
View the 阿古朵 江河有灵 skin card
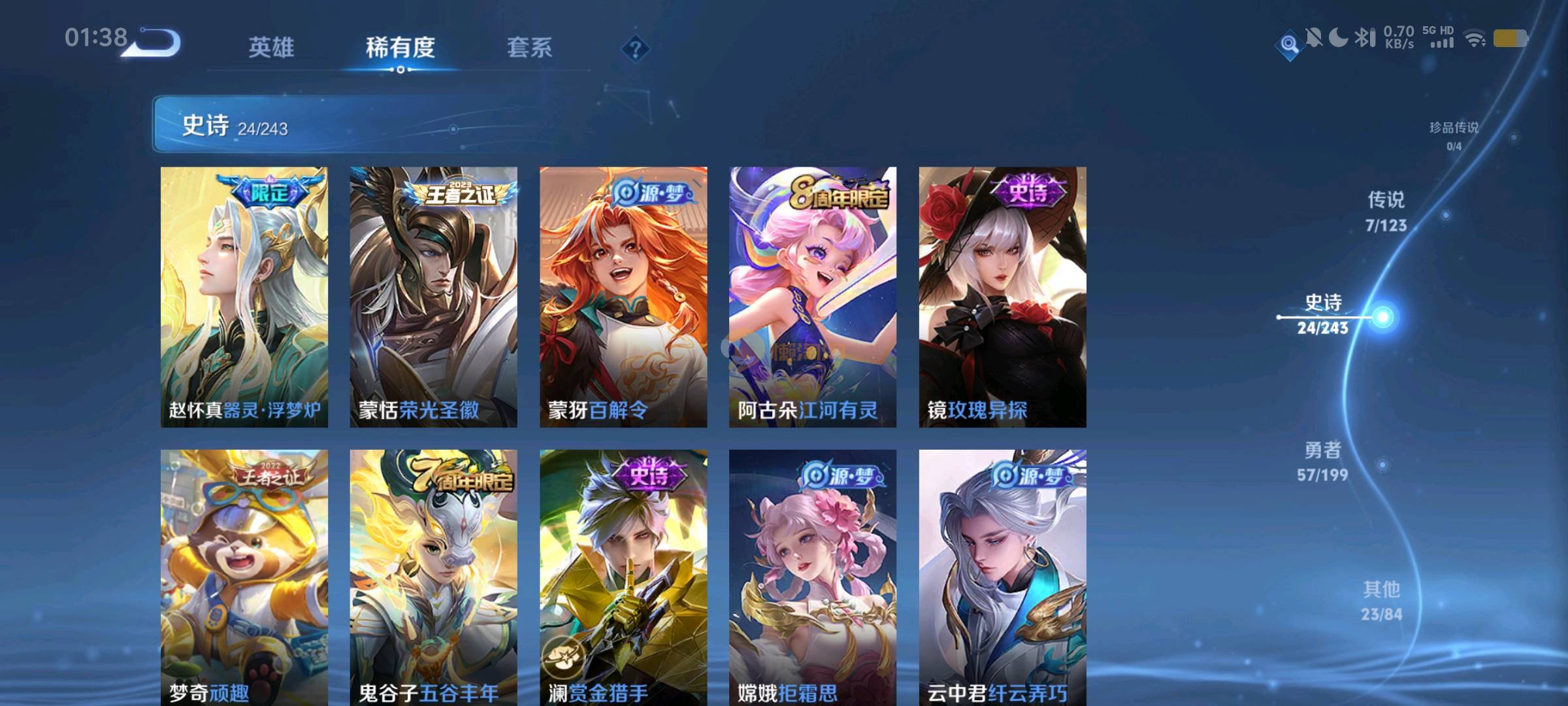coord(813,297)
